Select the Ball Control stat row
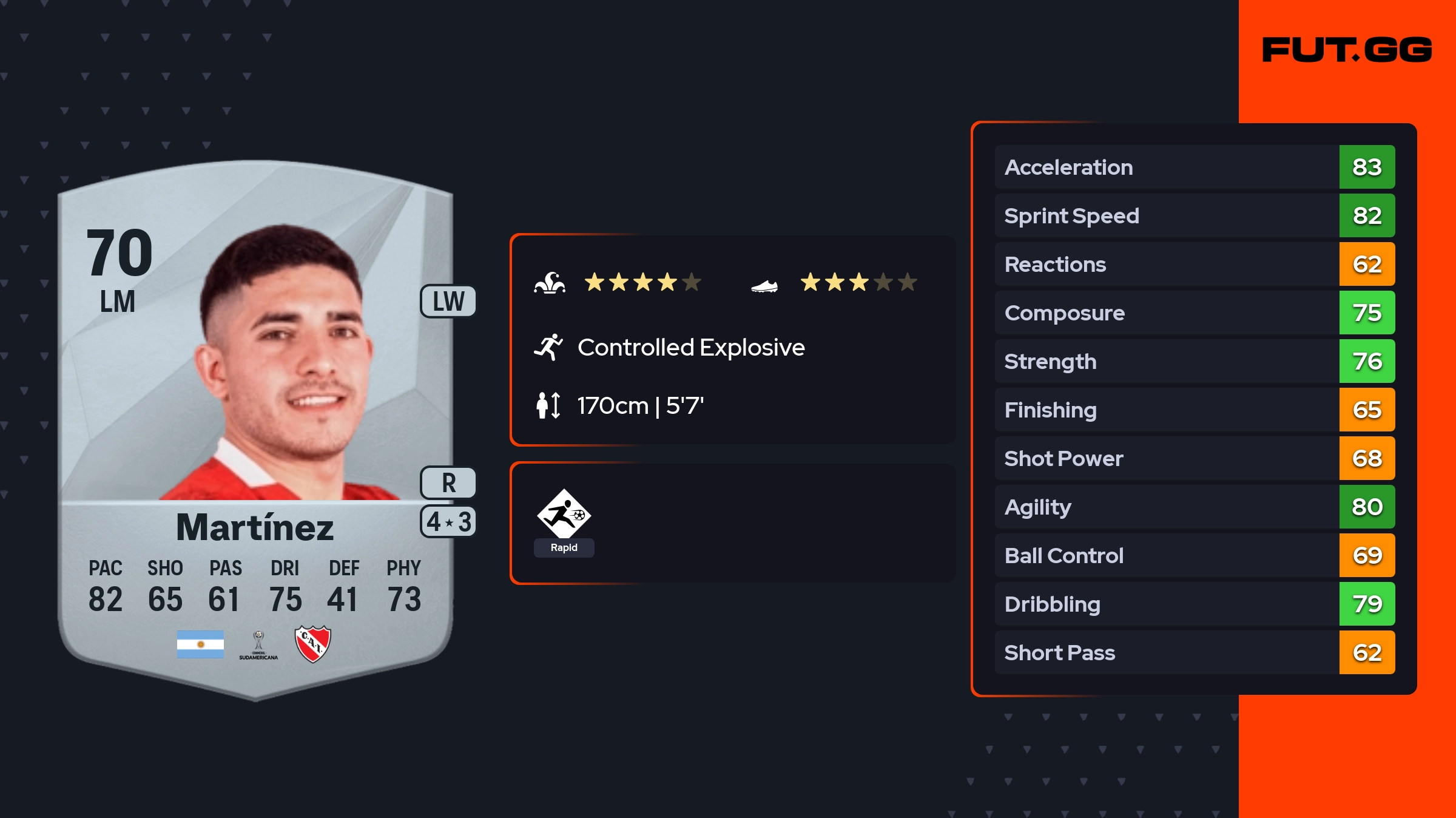Screen dimensions: 1456x818 point(1194,555)
